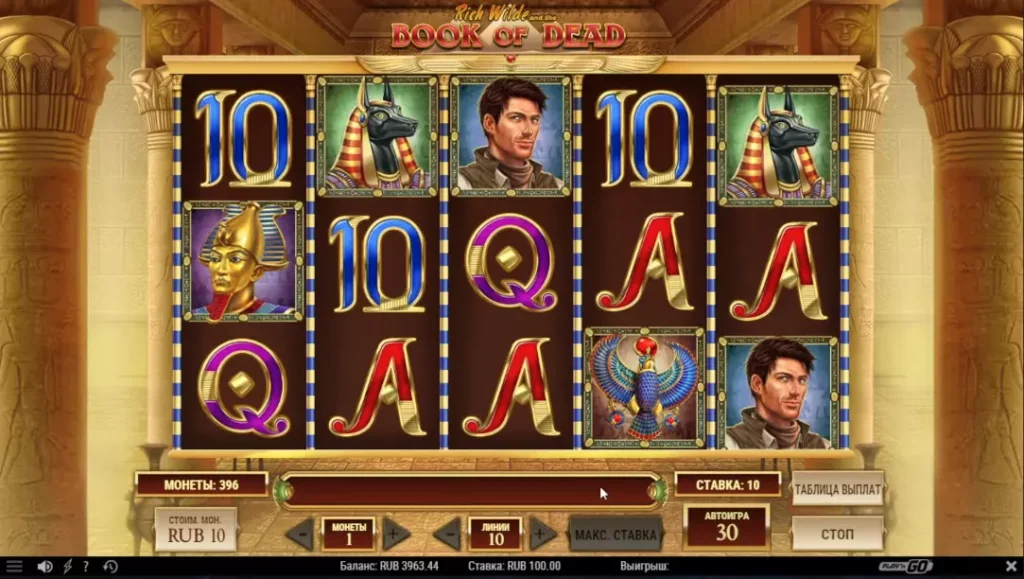Open the ТАБЛИЦА ВЫПЛАТ paytable
1024x579 pixels.
837,490
